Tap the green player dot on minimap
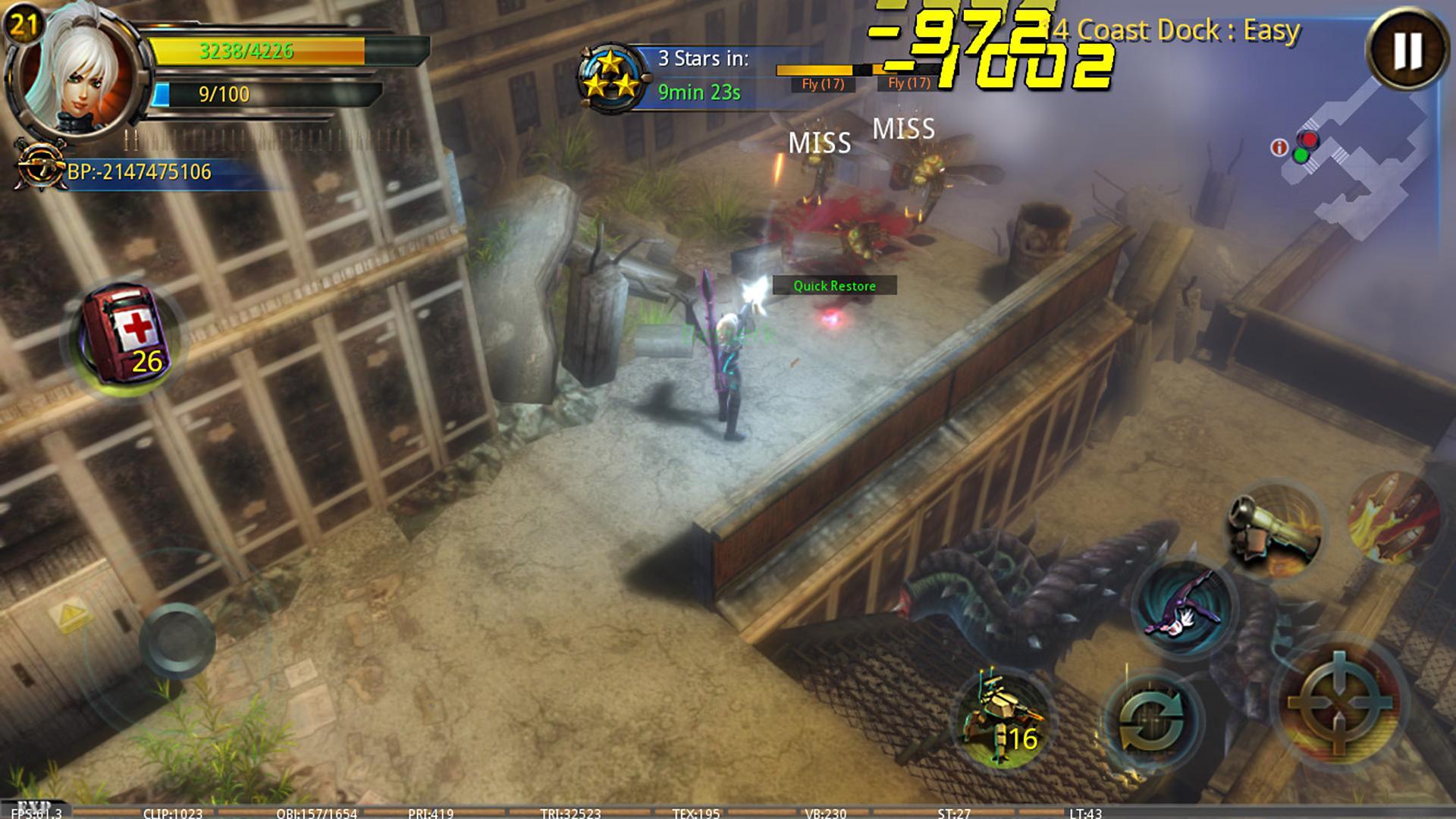The height and width of the screenshot is (819, 1456). (1301, 155)
